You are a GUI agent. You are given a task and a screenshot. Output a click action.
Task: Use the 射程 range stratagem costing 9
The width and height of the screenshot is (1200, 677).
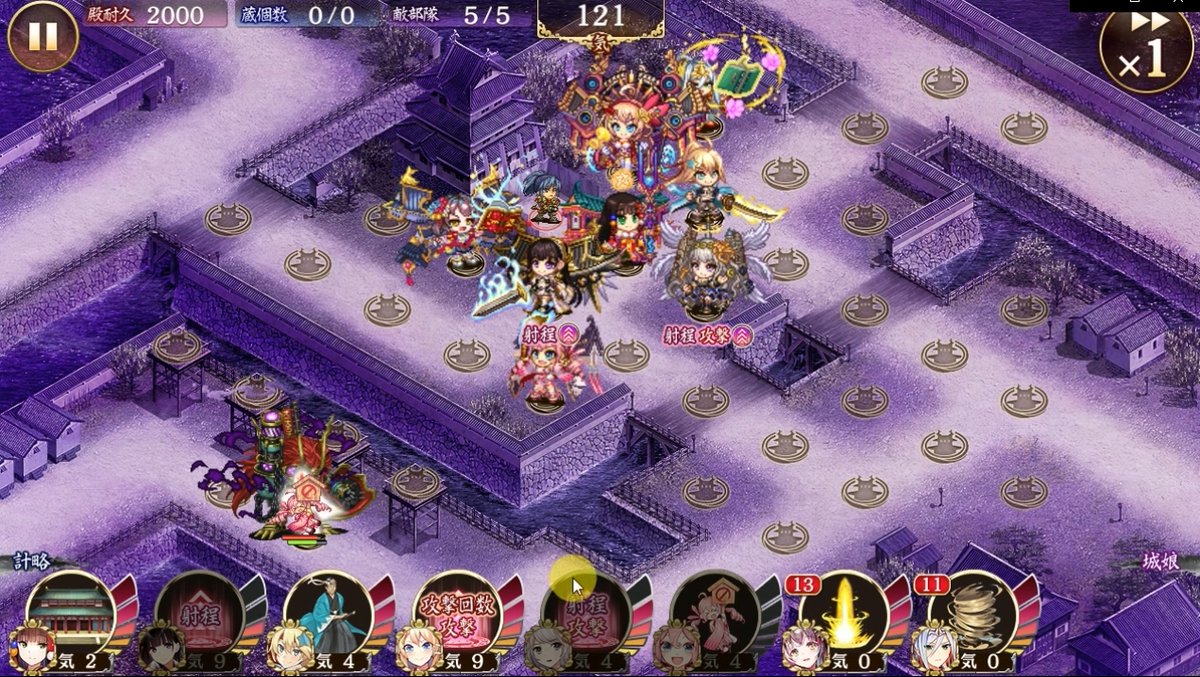[198, 612]
